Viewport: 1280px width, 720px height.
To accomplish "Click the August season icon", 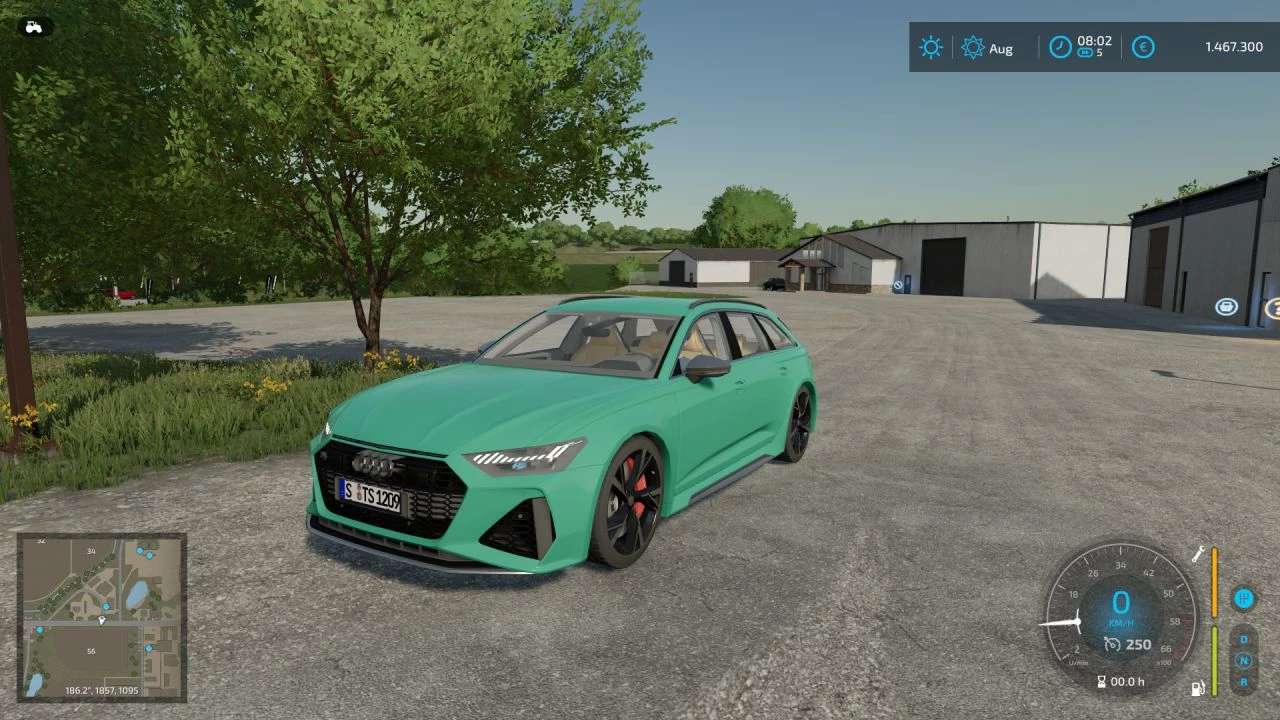I will pyautogui.click(x=973, y=47).
